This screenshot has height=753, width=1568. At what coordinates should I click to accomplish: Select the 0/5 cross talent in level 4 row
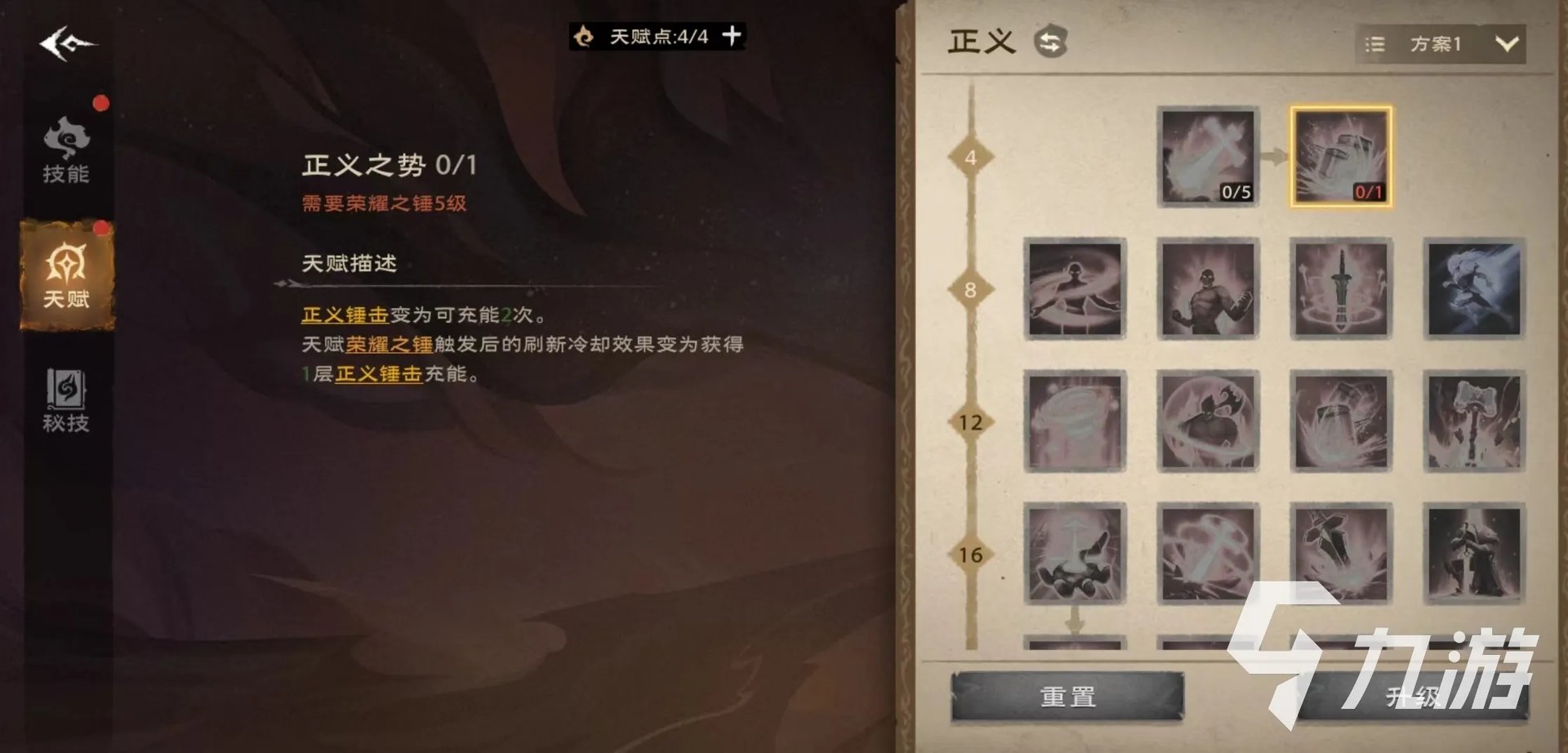1207,157
